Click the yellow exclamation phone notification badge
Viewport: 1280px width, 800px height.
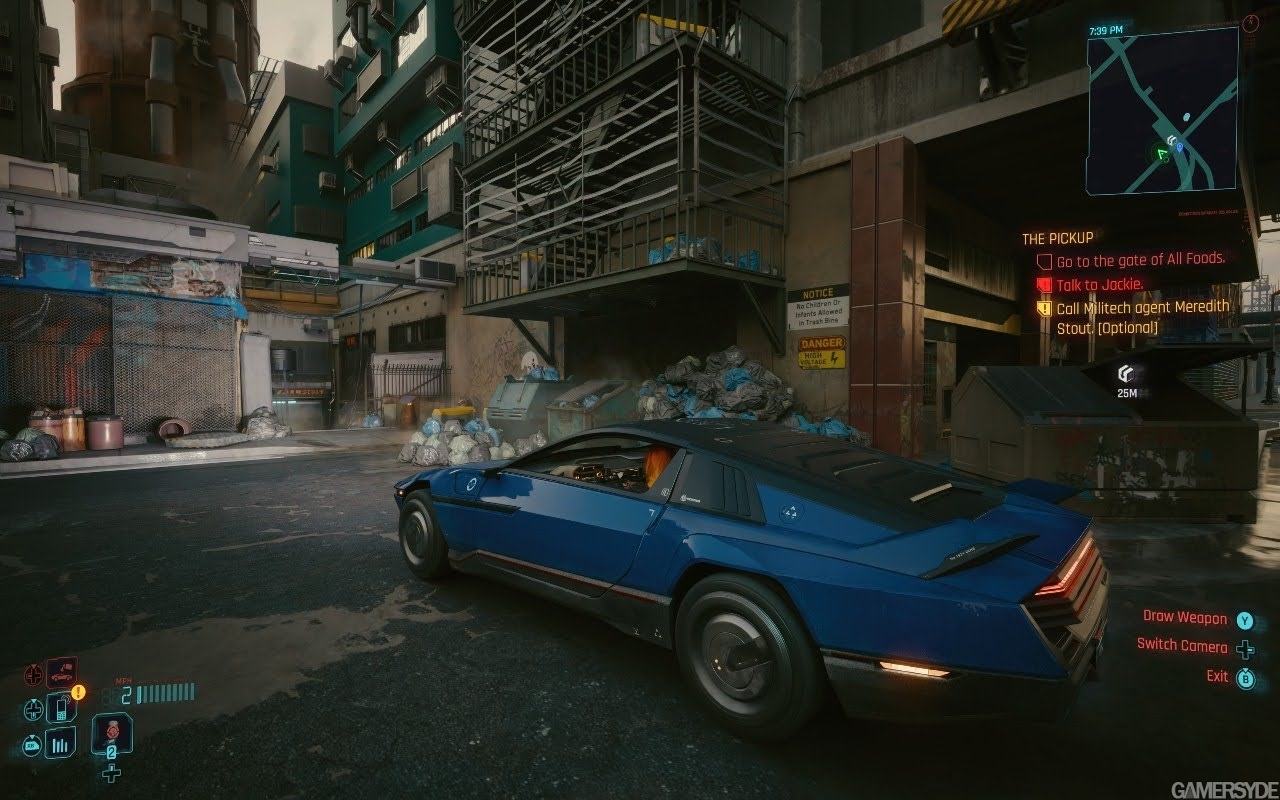(79, 691)
